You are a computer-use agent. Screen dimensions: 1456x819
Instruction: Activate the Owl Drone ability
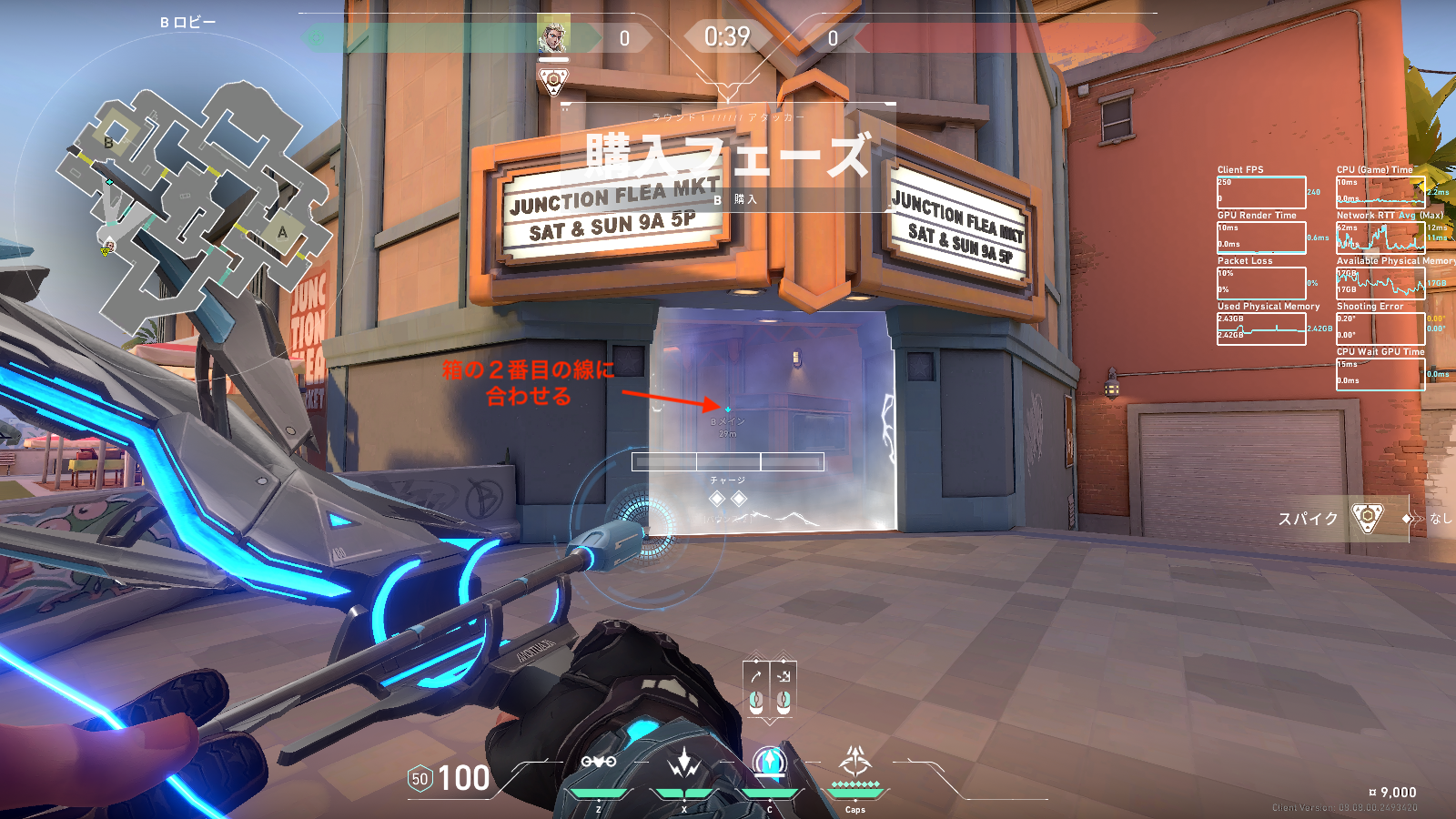point(599,763)
